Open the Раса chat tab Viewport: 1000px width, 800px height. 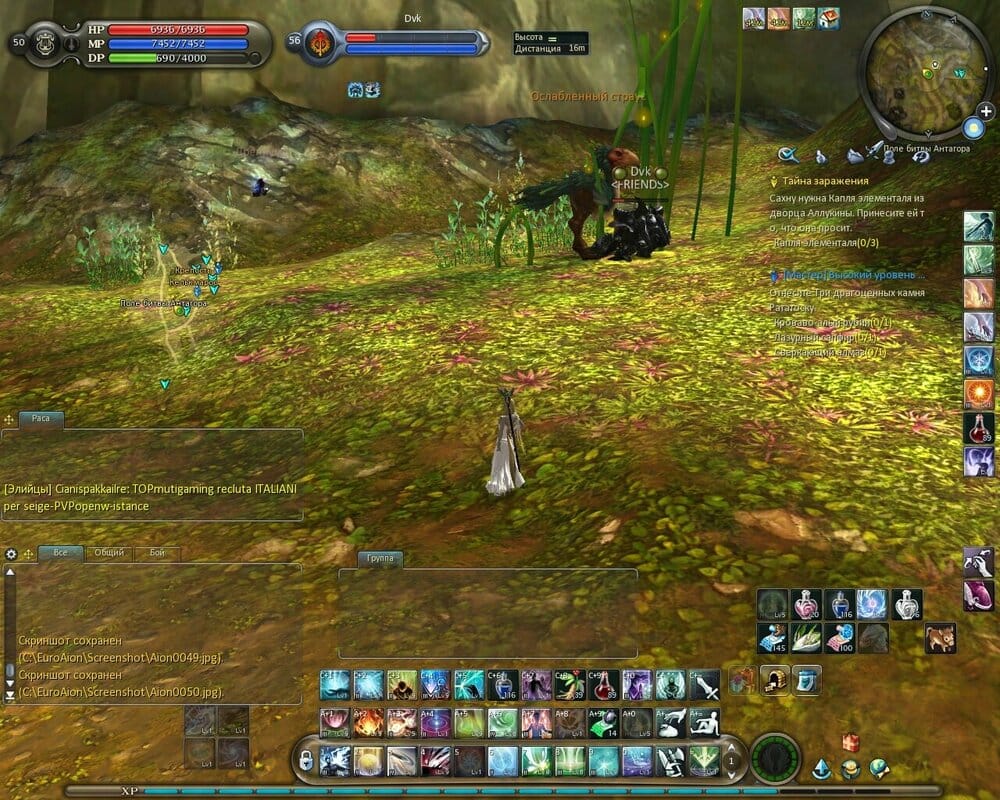(x=41, y=419)
